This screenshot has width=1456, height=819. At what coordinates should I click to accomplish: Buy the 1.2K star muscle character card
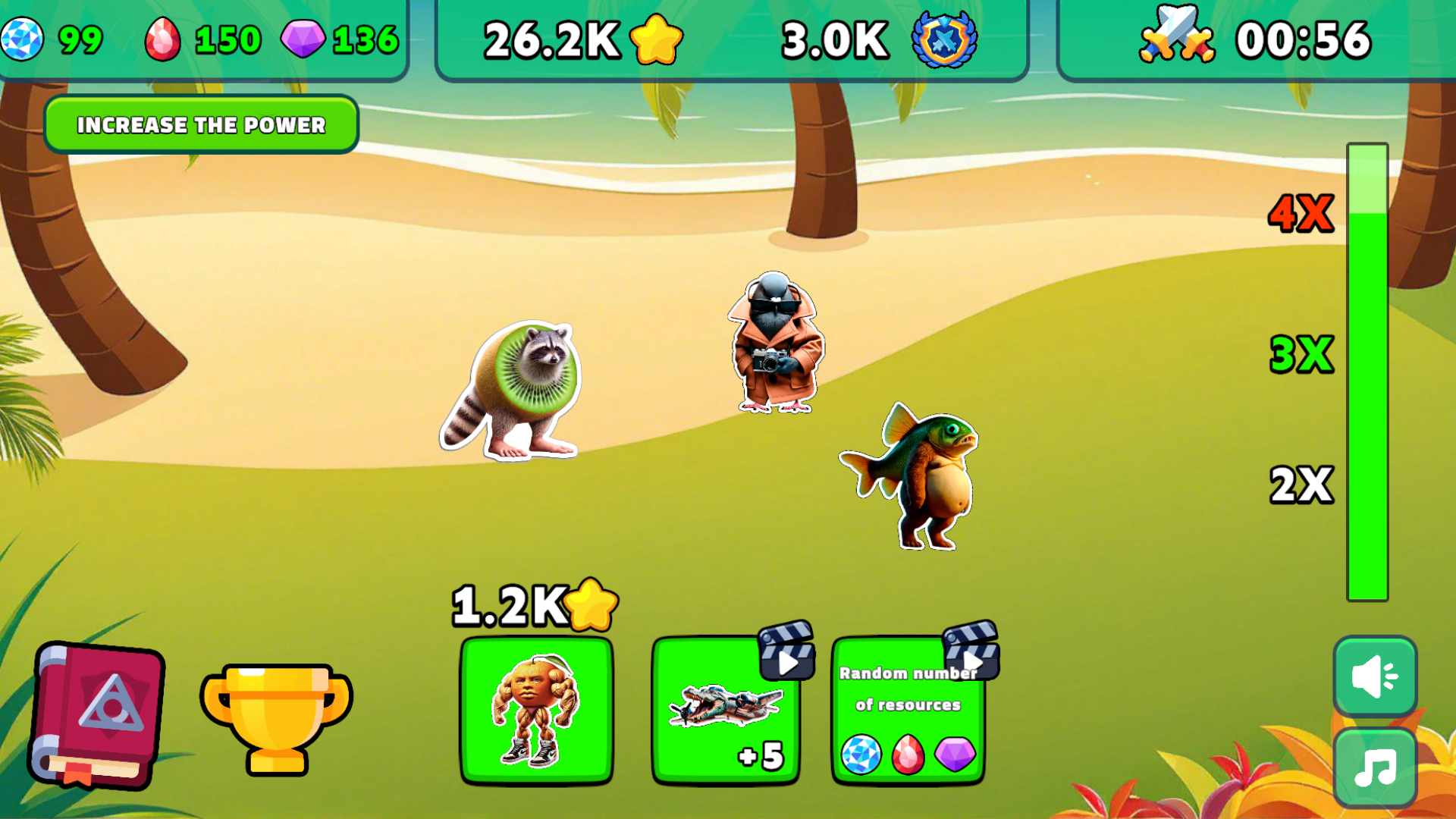coord(538,709)
